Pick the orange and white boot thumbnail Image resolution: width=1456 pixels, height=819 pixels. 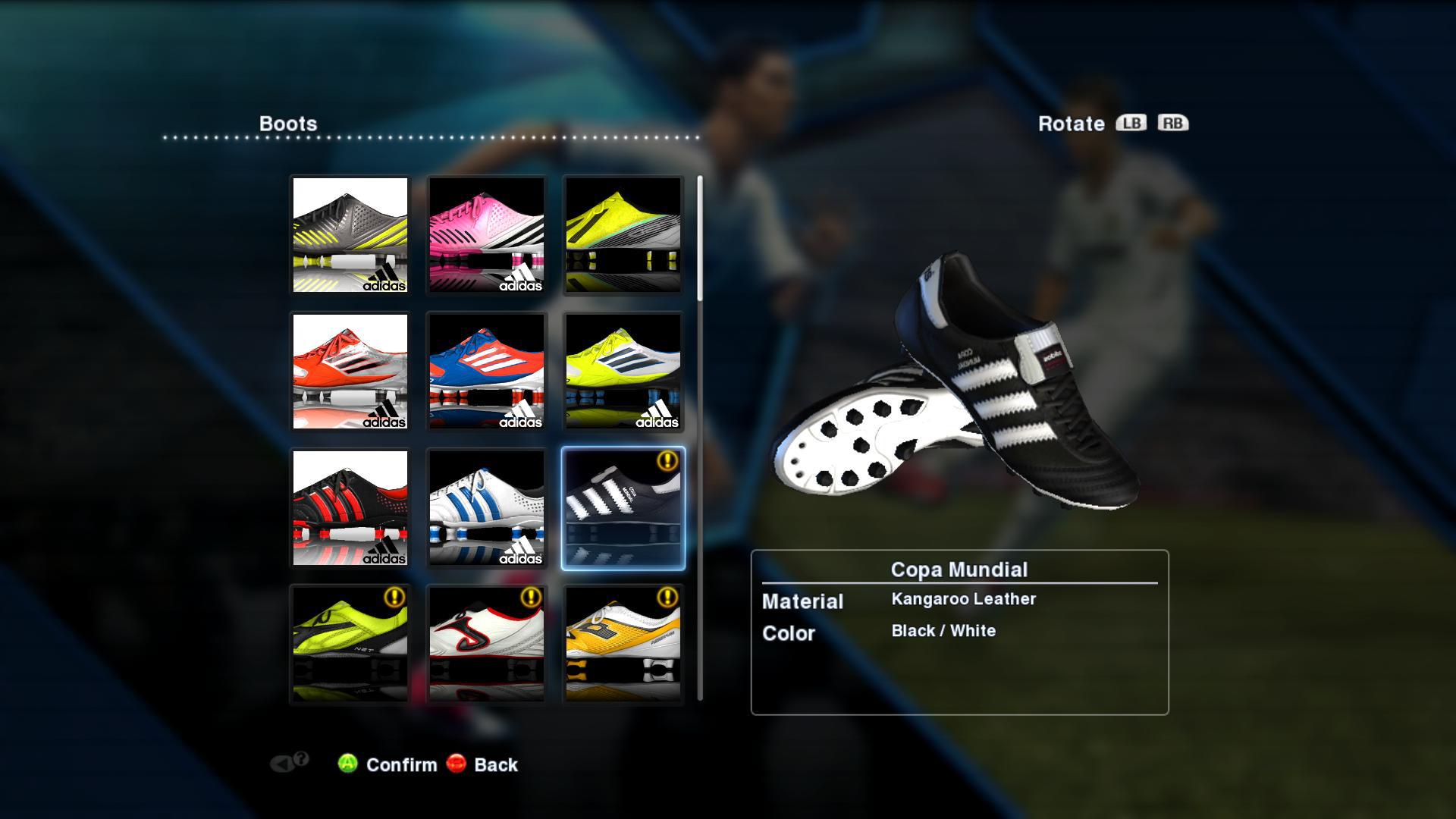click(623, 643)
